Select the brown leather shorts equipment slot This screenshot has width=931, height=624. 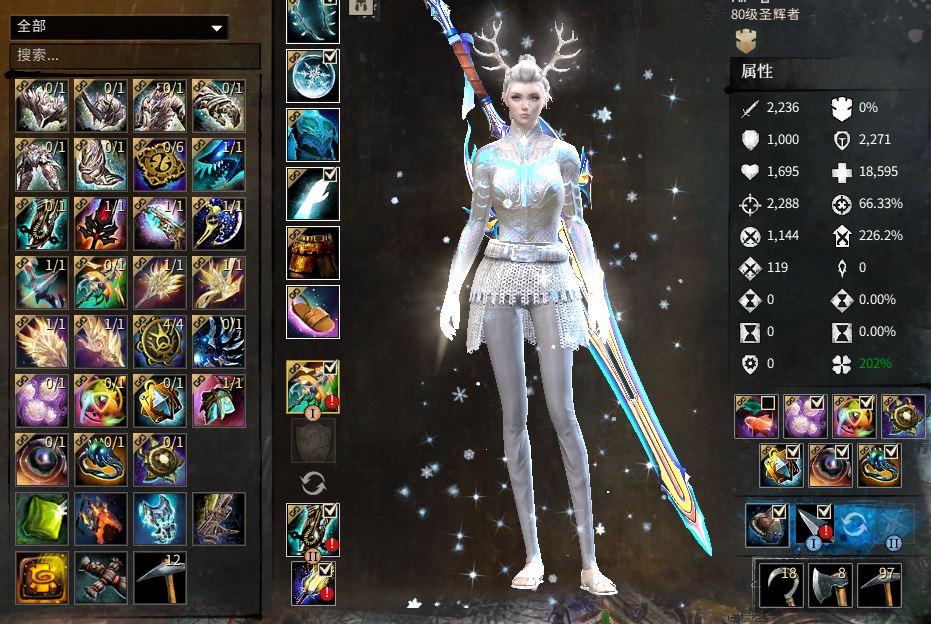click(x=313, y=252)
